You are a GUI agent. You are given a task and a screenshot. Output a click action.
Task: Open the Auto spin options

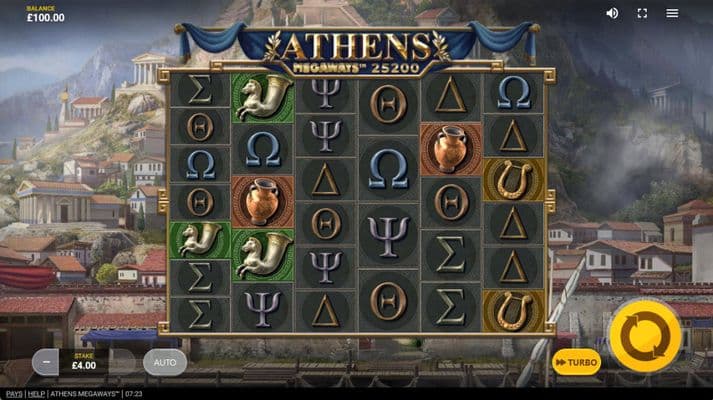pos(164,362)
